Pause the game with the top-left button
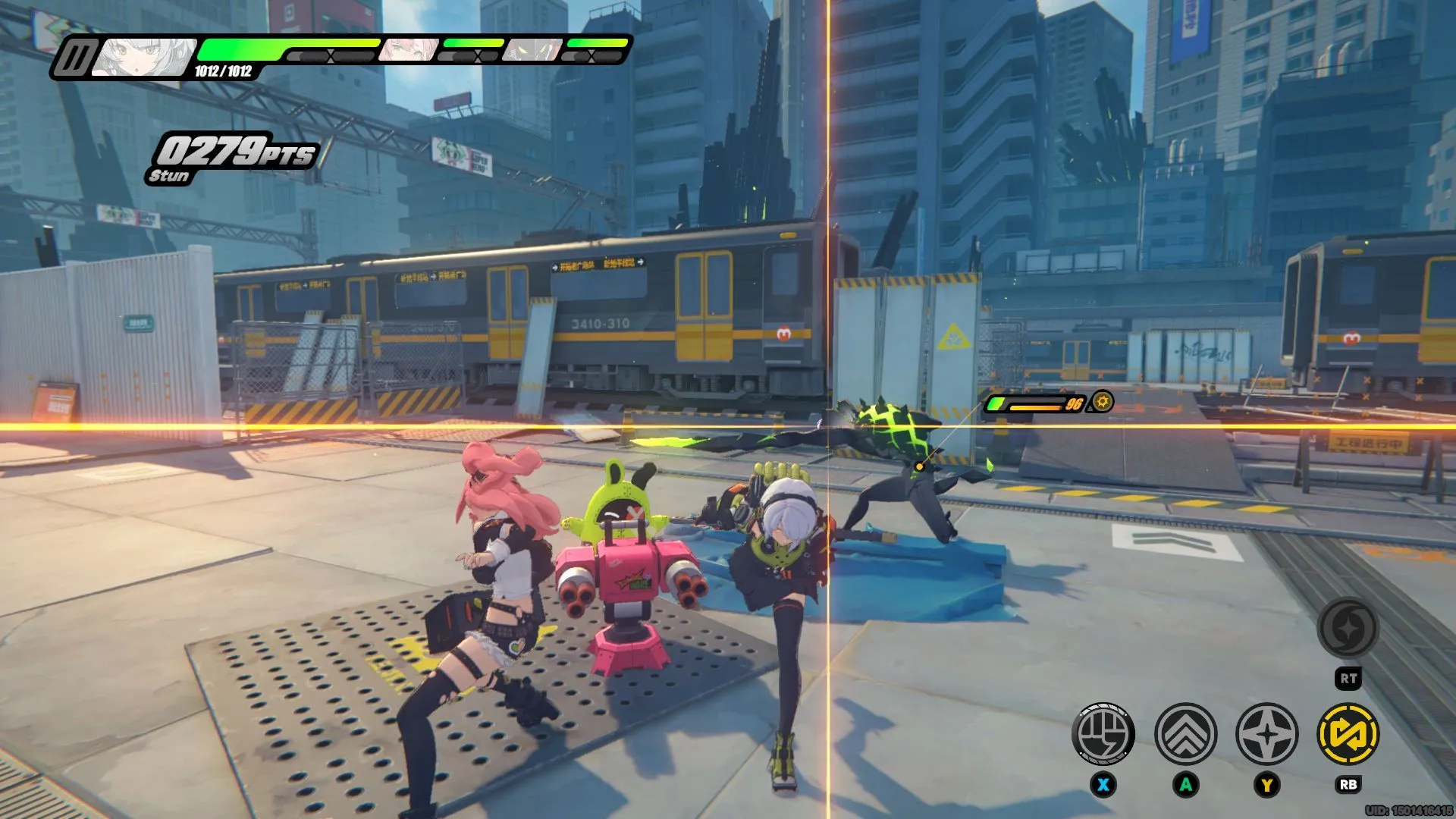Viewport: 1456px width, 819px height. [x=74, y=58]
